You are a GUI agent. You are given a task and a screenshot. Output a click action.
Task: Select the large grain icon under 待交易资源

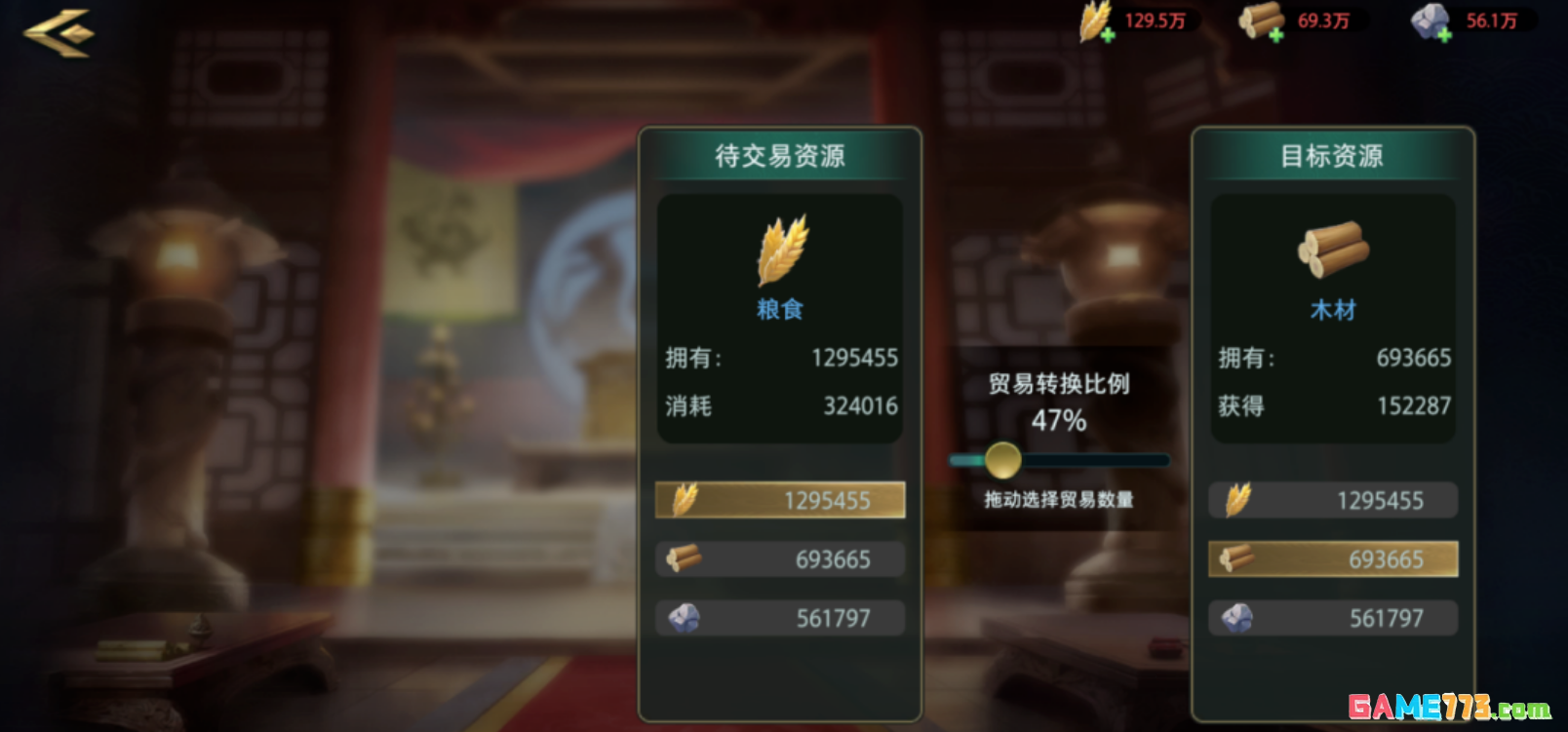click(783, 251)
